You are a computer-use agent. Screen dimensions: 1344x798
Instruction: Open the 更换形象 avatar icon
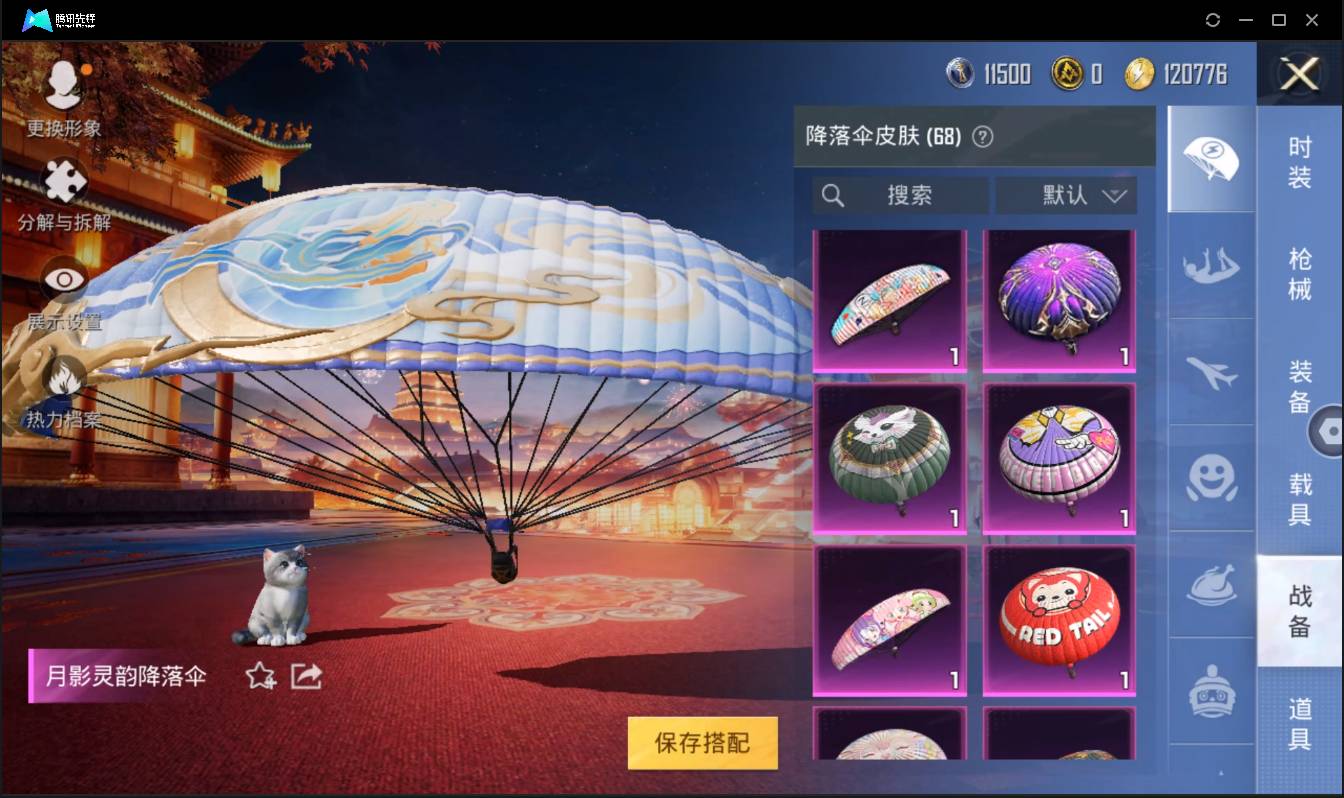[x=62, y=85]
